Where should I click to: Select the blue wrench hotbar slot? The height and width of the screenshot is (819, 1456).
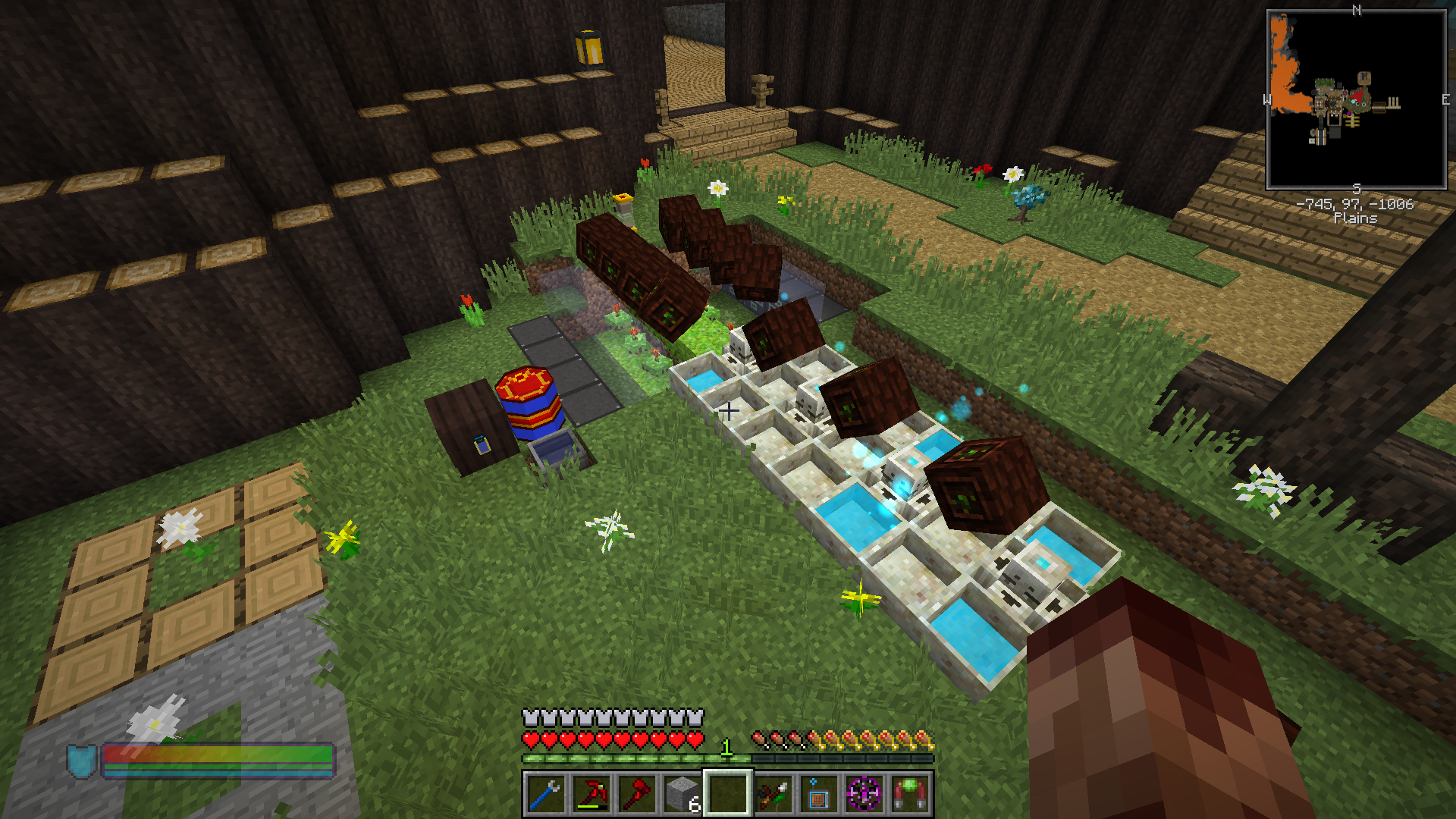pyautogui.click(x=545, y=794)
